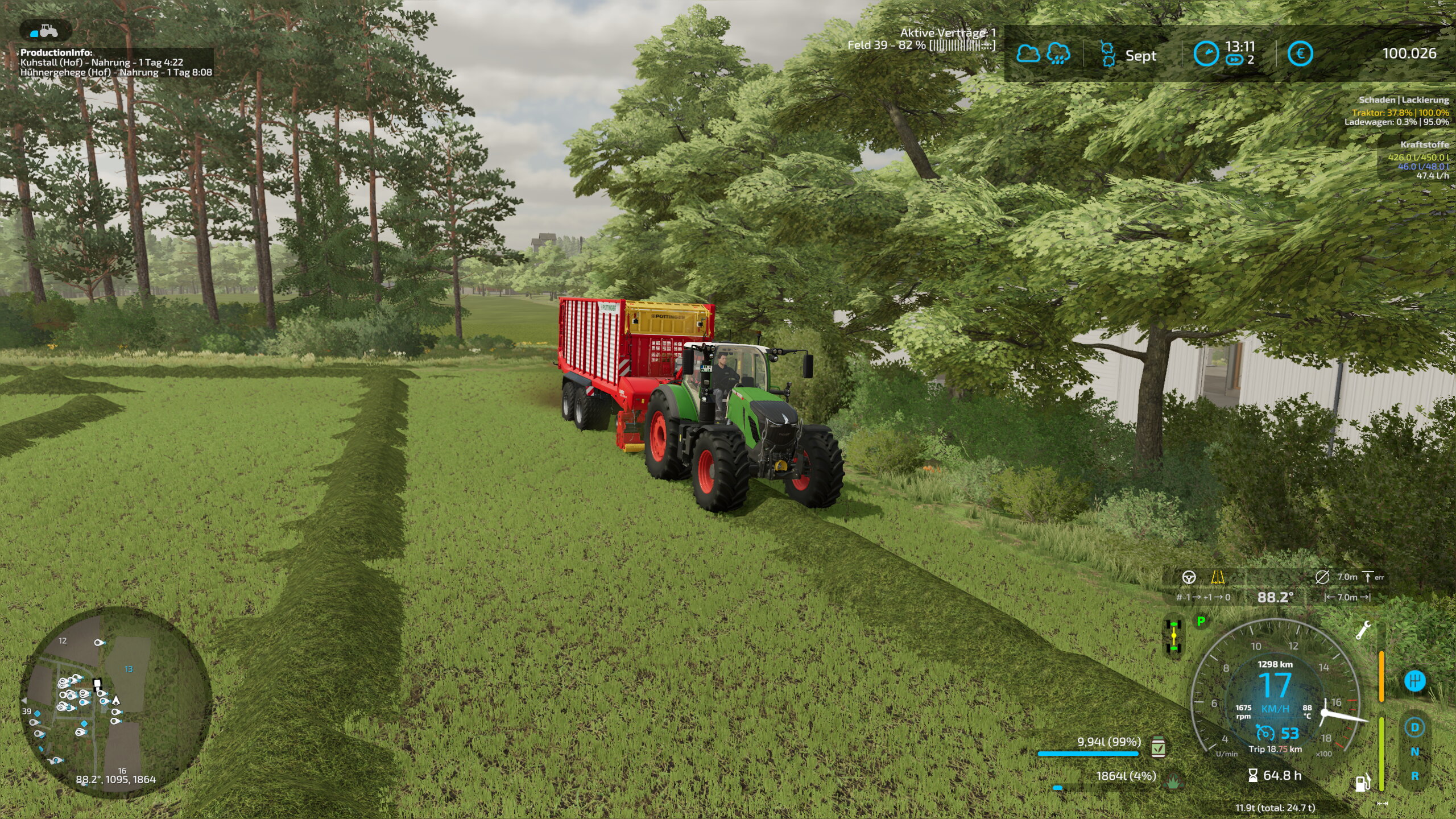Image resolution: width=1456 pixels, height=819 pixels.
Task: Click the Trip 18.75 km counter
Action: 1275,749
